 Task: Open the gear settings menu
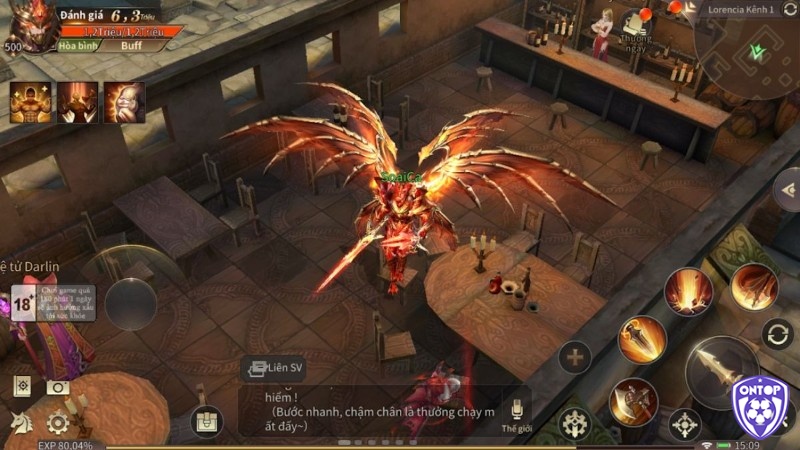(x=58, y=423)
